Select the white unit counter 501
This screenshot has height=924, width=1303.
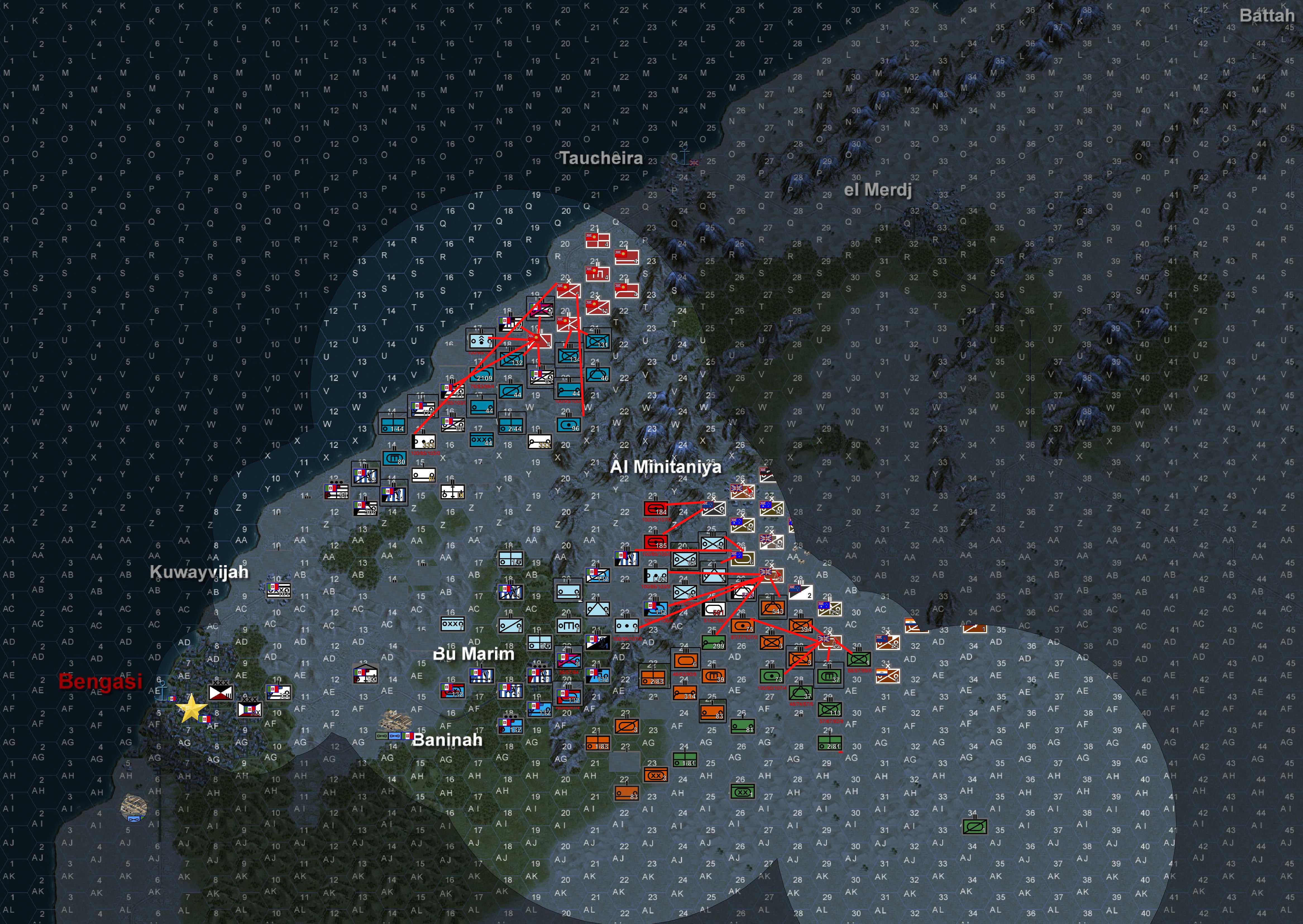[x=716, y=609]
